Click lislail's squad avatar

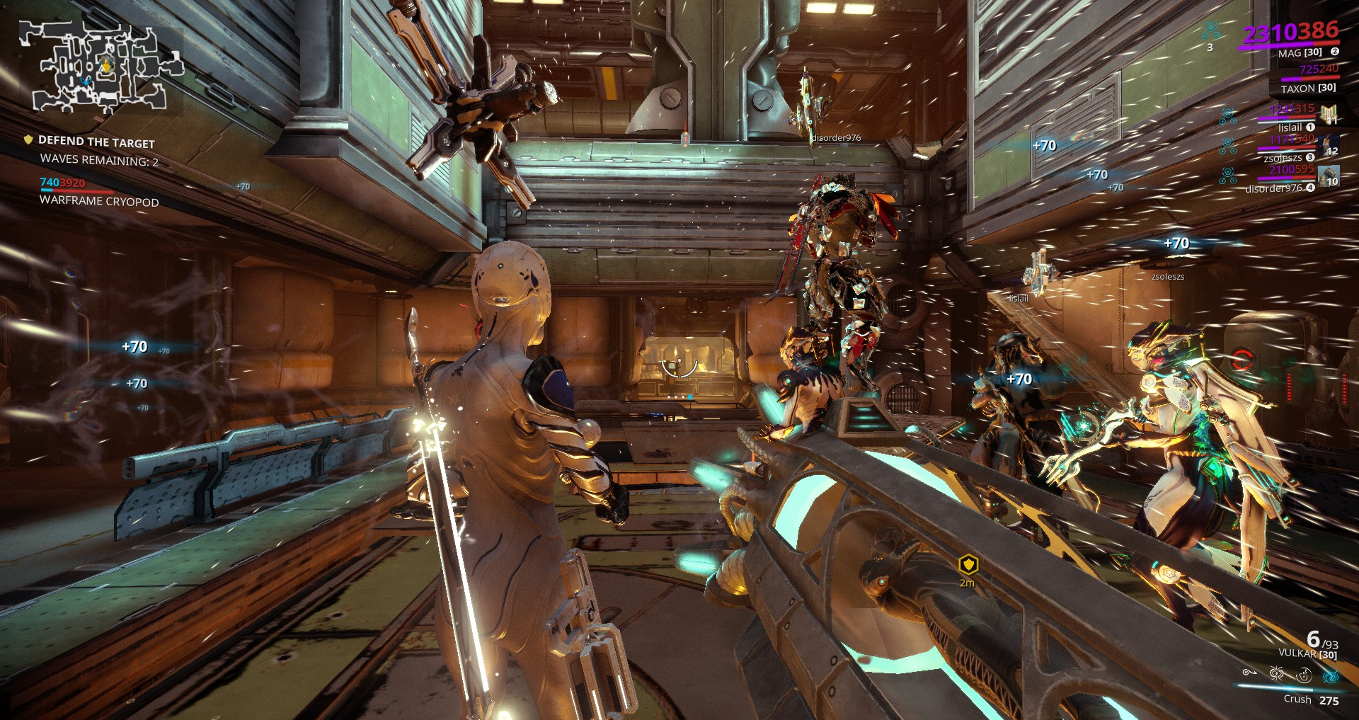tap(1329, 115)
